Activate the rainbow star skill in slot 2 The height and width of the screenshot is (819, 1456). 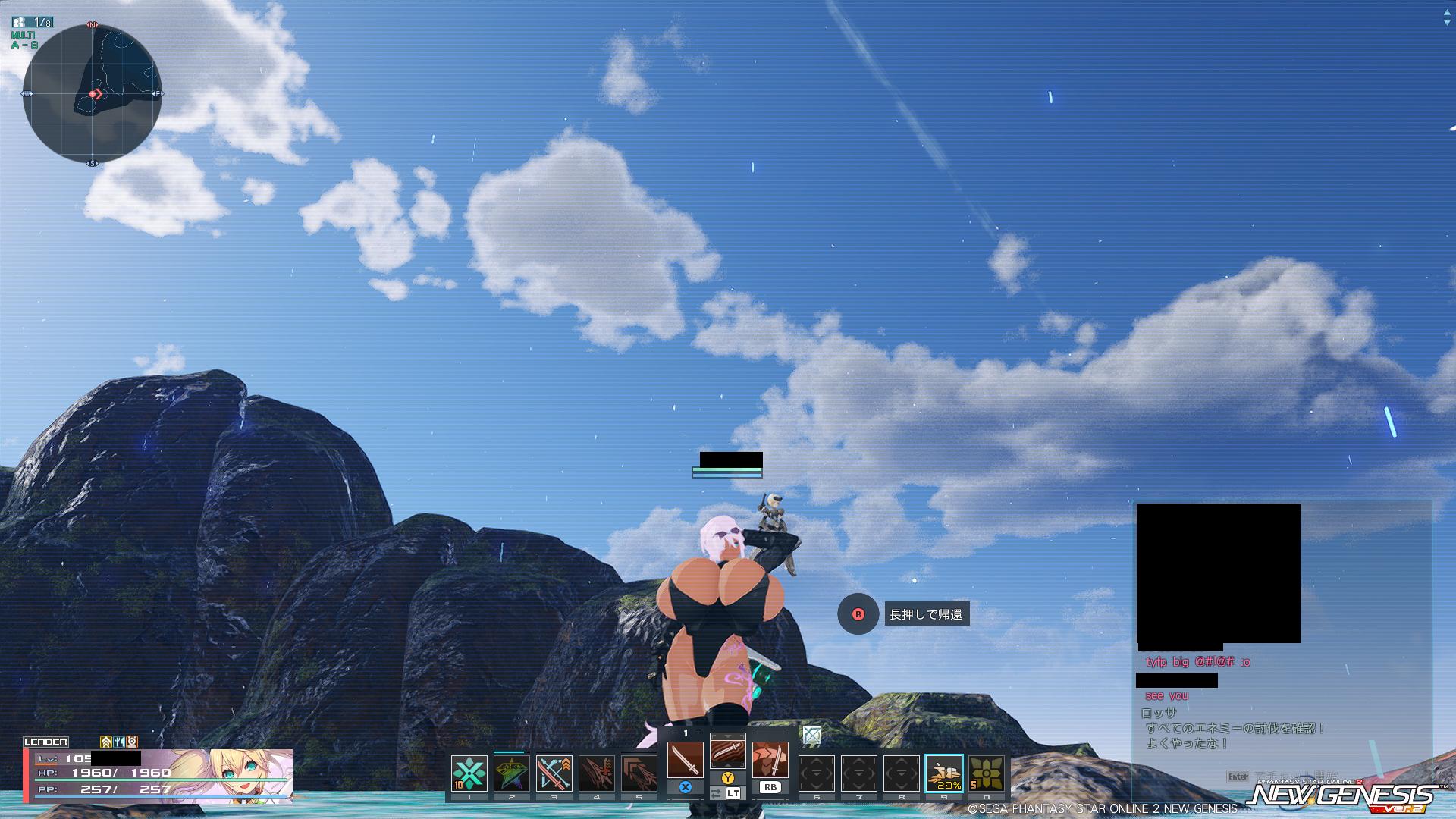511,773
